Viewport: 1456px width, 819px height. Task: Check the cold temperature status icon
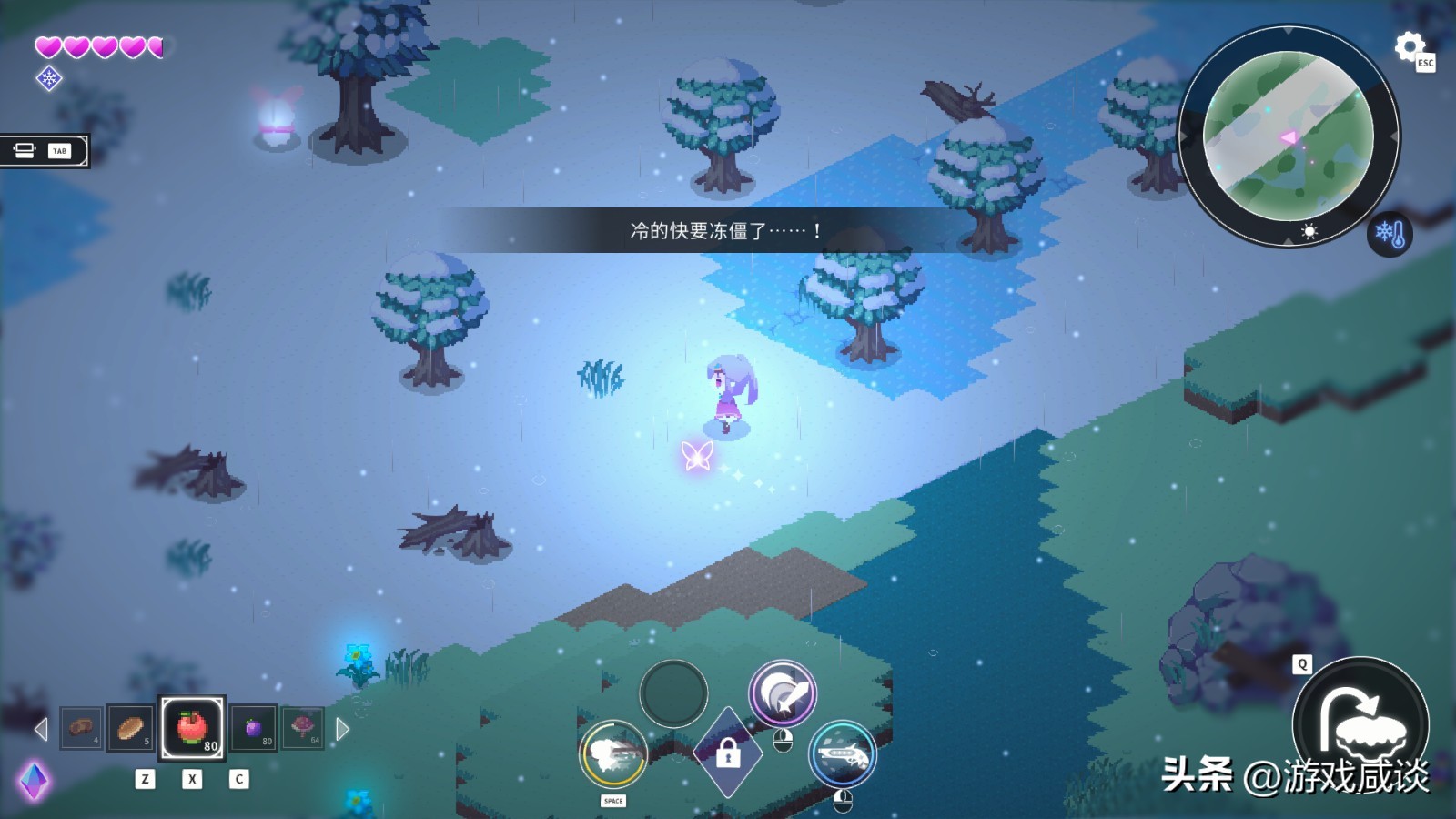pyautogui.click(x=1390, y=235)
